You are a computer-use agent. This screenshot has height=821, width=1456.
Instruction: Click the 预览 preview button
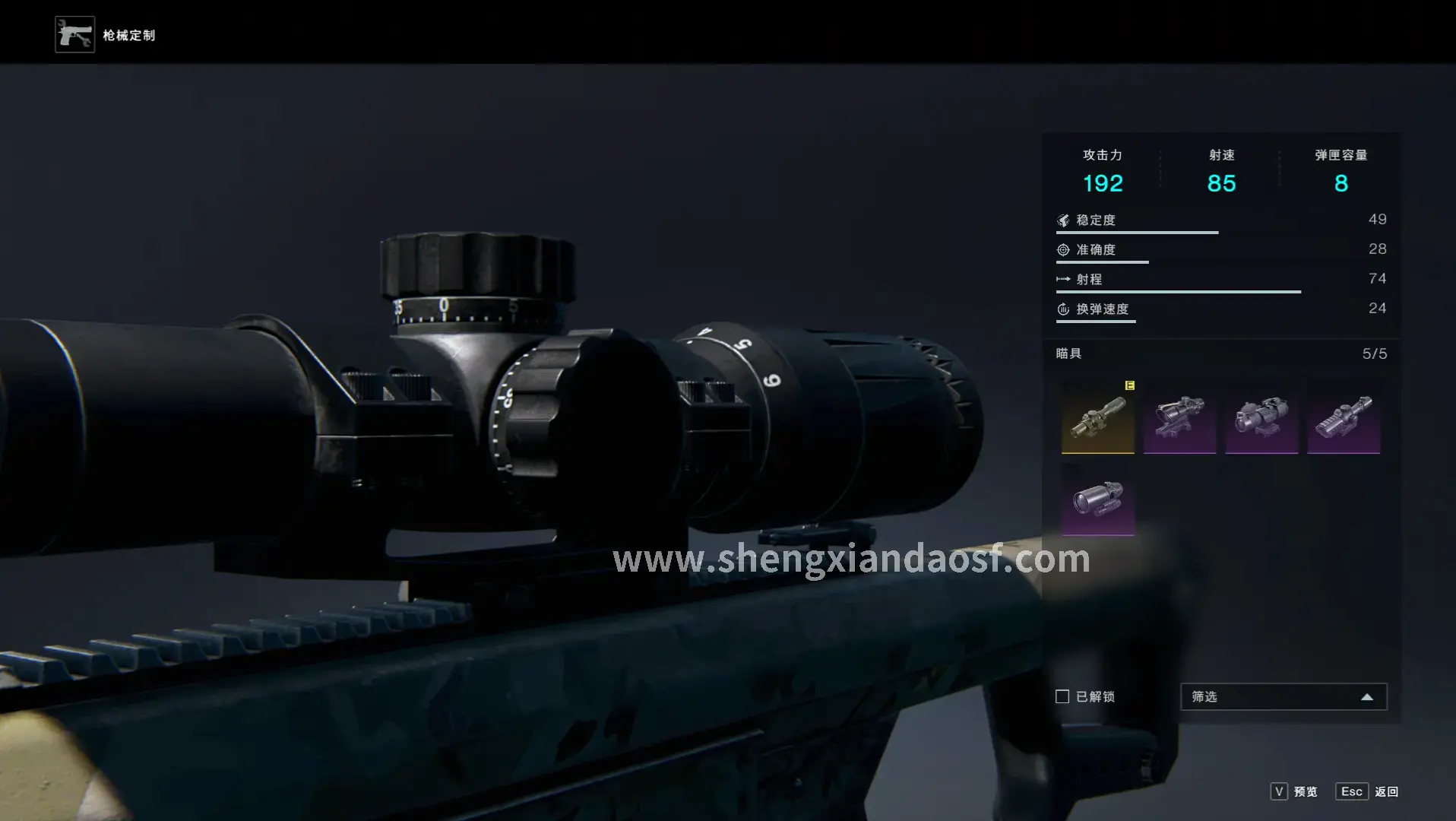pyautogui.click(x=1294, y=791)
